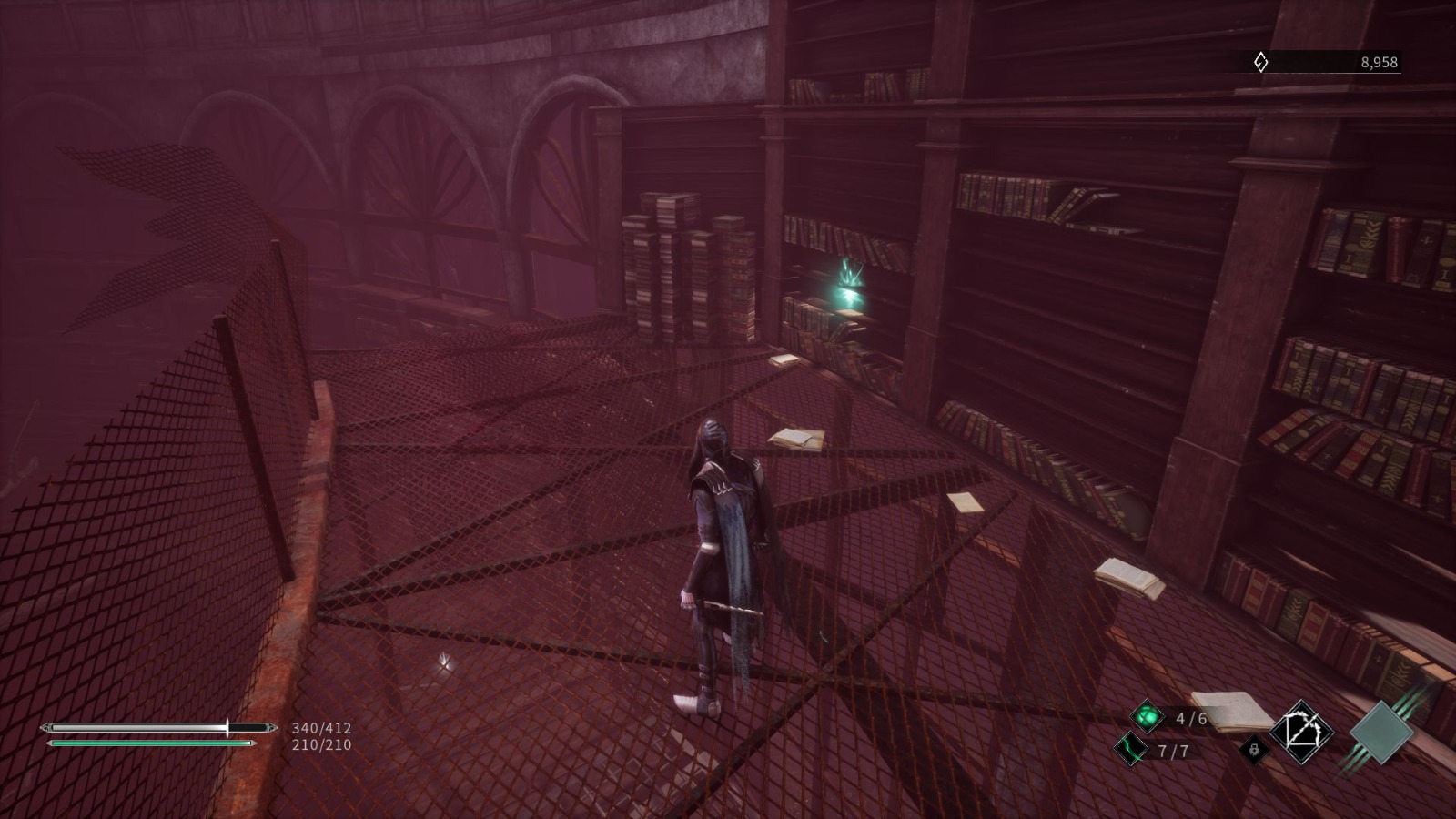Click the green energy bar at bottom left
This screenshot has width=1456, height=819.
[x=150, y=744]
